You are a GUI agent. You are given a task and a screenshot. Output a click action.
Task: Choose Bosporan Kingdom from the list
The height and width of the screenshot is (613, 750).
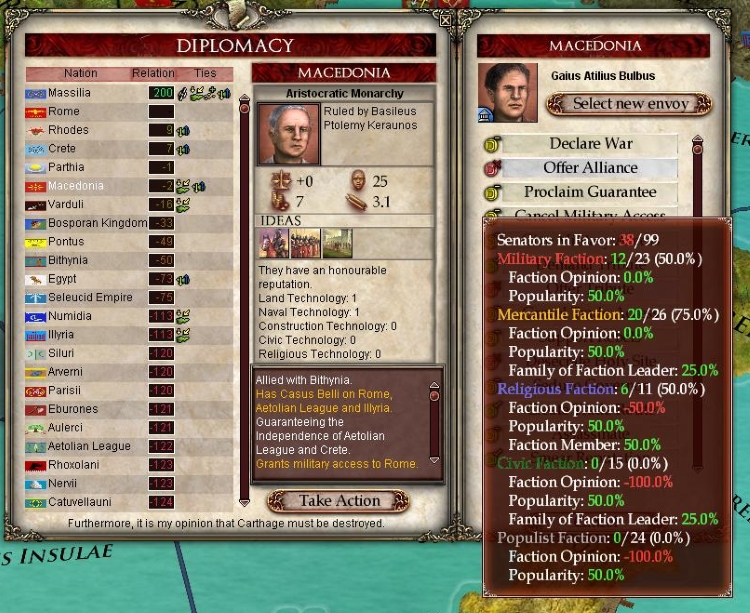(97, 223)
